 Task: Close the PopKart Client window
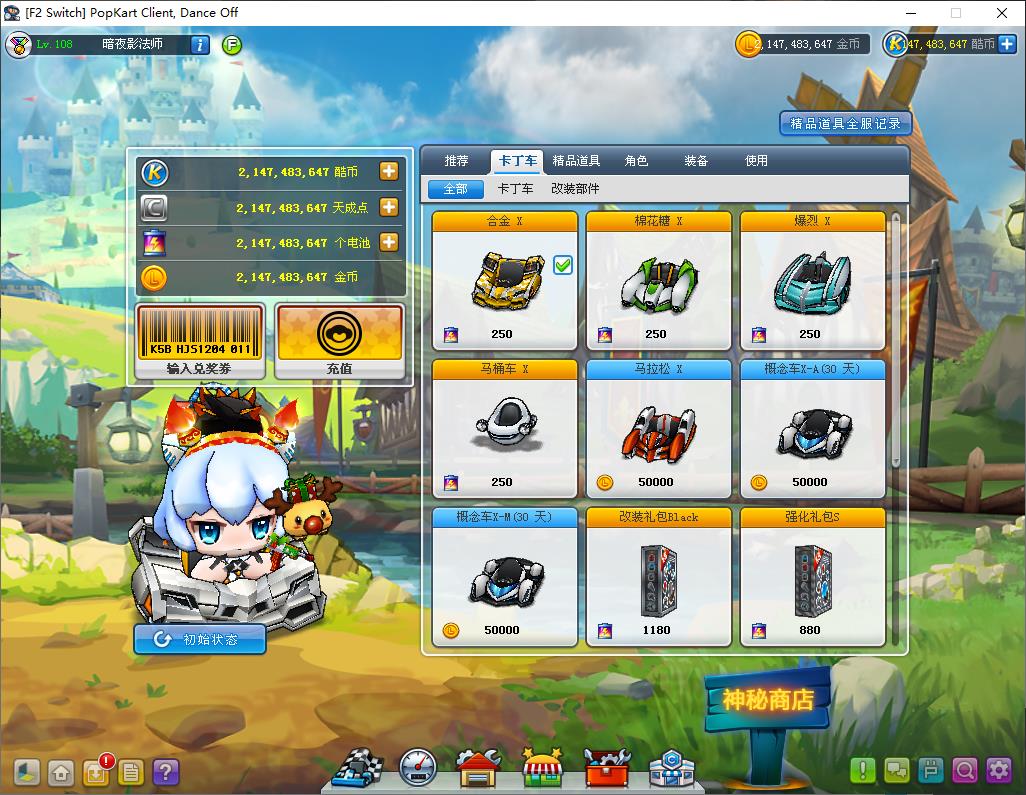click(x=1002, y=13)
